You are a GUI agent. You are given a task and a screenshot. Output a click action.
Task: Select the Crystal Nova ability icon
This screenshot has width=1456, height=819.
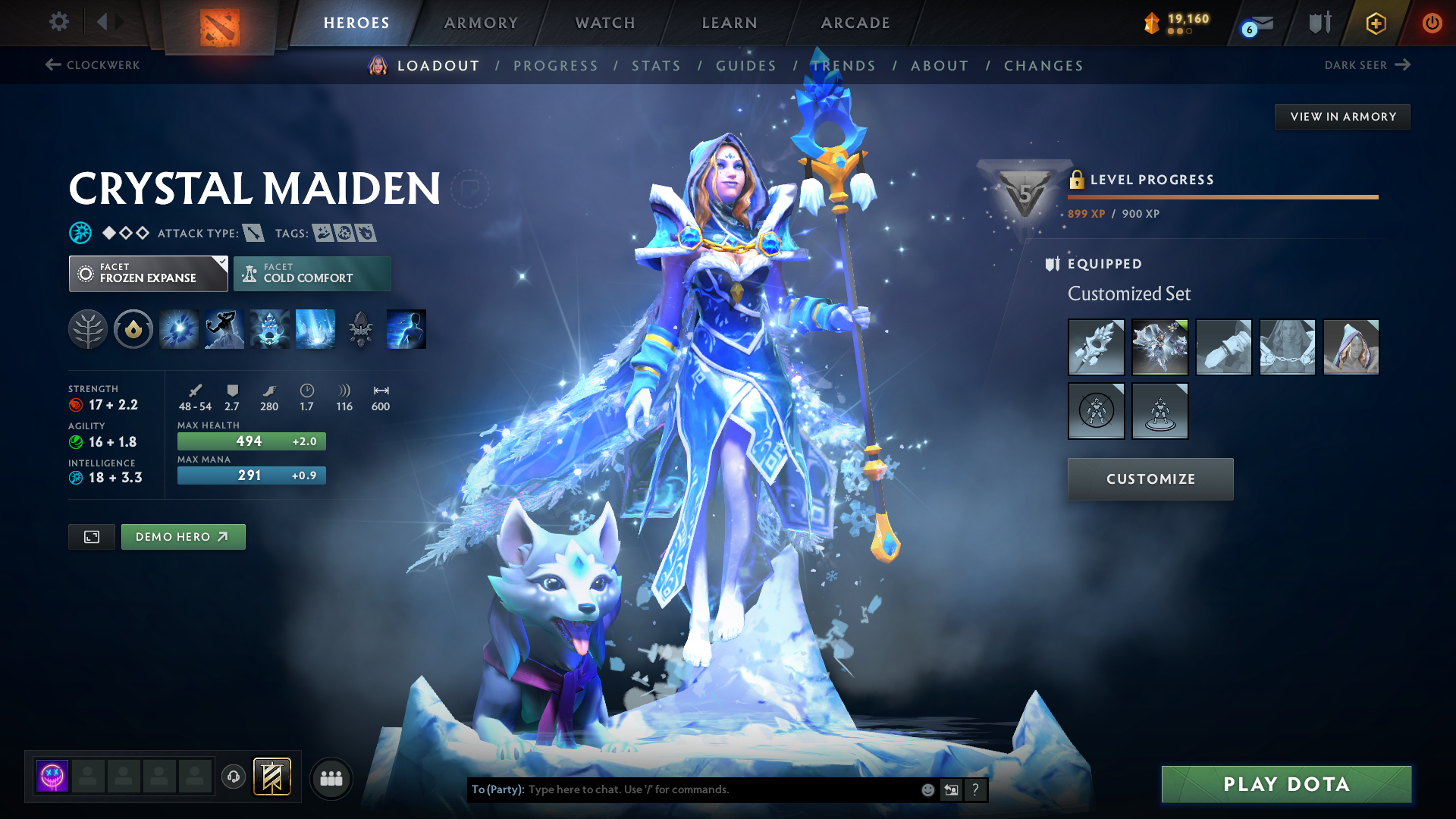point(178,328)
